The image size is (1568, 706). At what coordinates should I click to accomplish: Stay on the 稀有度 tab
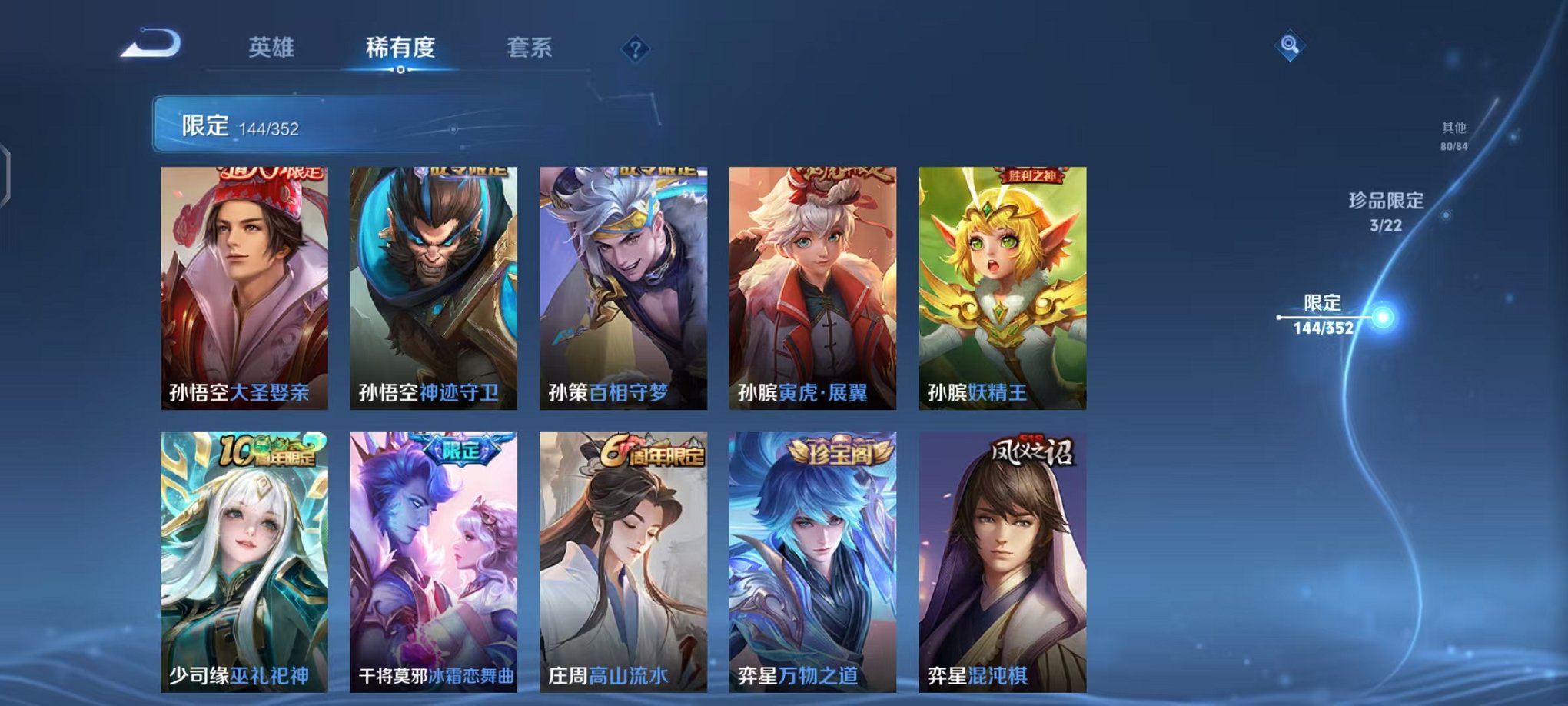400,46
